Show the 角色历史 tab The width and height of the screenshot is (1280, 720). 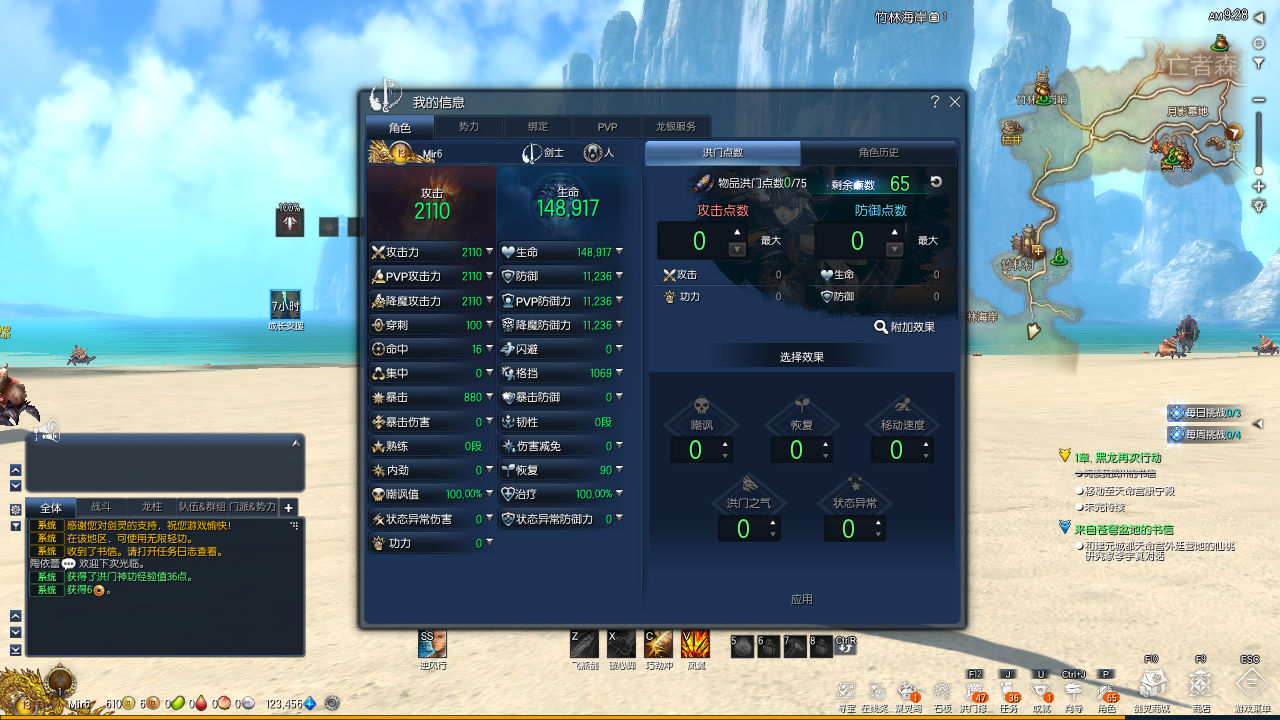[x=878, y=153]
